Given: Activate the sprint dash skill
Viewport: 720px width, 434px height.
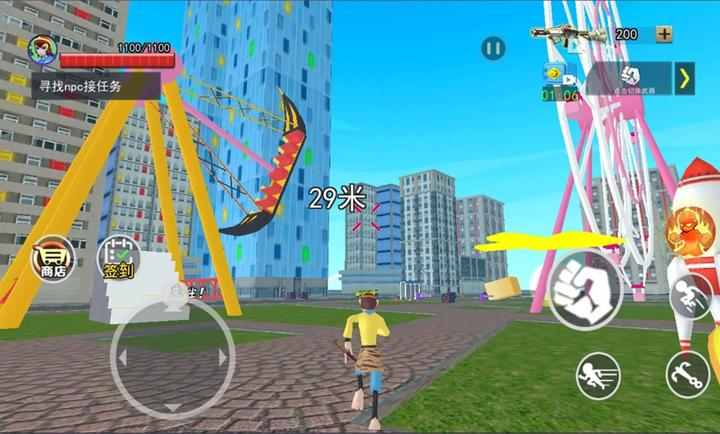Looking at the screenshot, I should [x=598, y=376].
